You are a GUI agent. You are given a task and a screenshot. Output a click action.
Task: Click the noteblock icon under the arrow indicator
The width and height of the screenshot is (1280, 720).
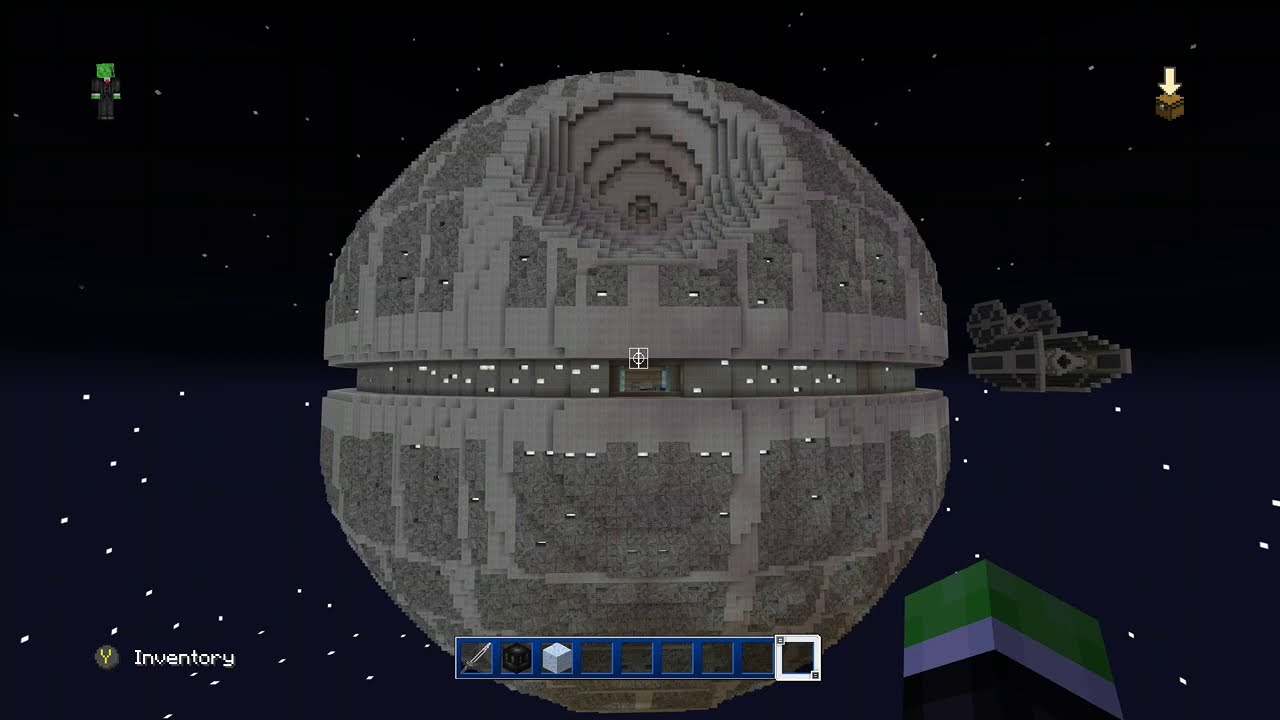pos(1168,104)
